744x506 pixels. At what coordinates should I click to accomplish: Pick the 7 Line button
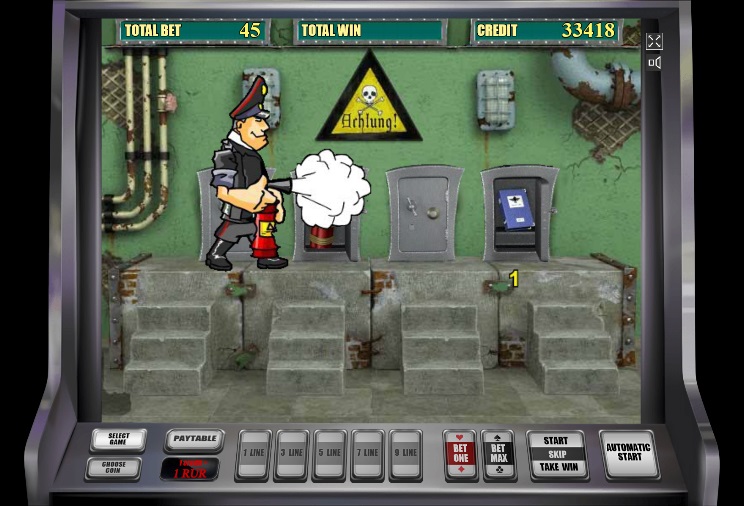click(367, 455)
